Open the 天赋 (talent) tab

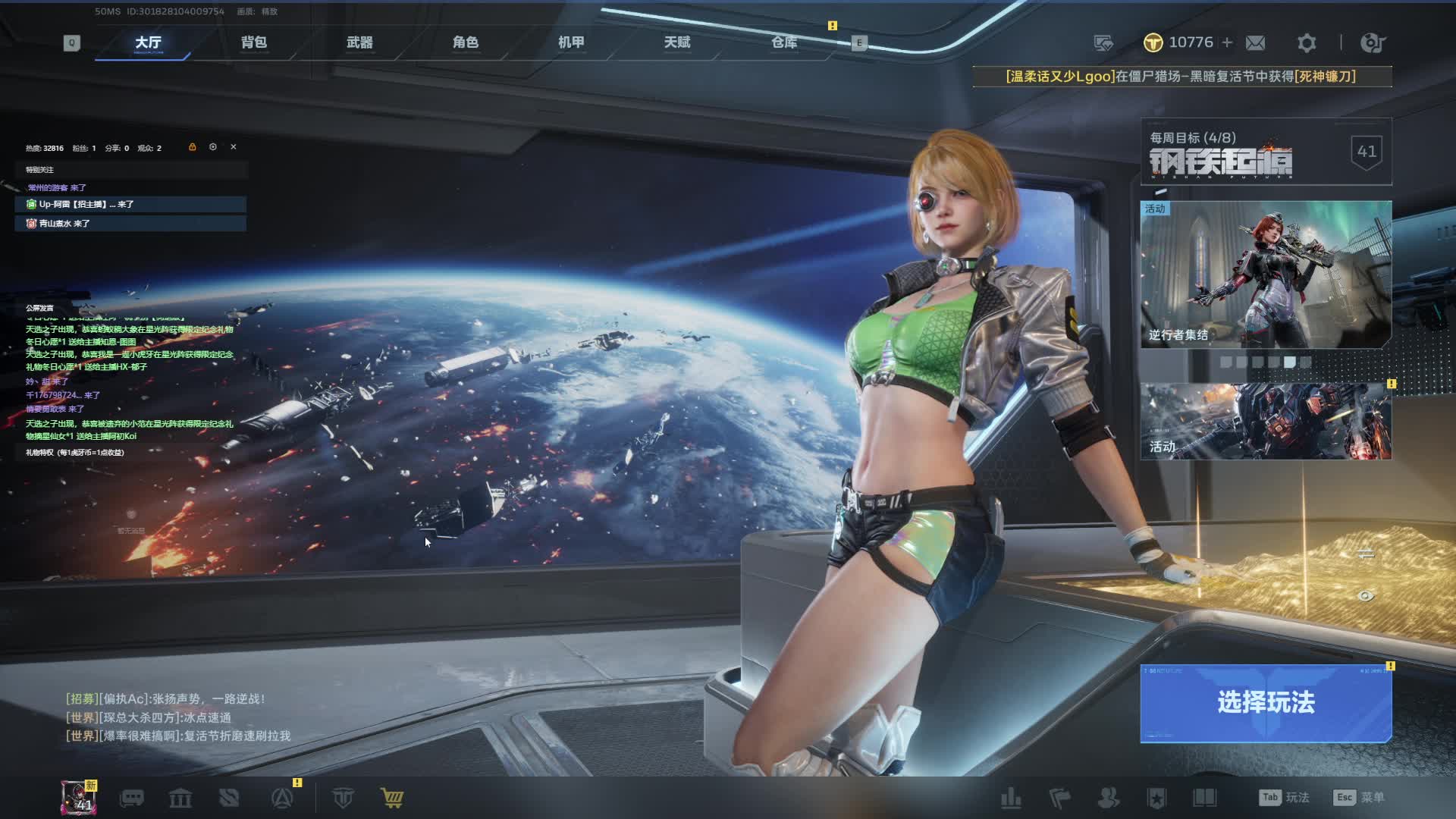(677, 42)
